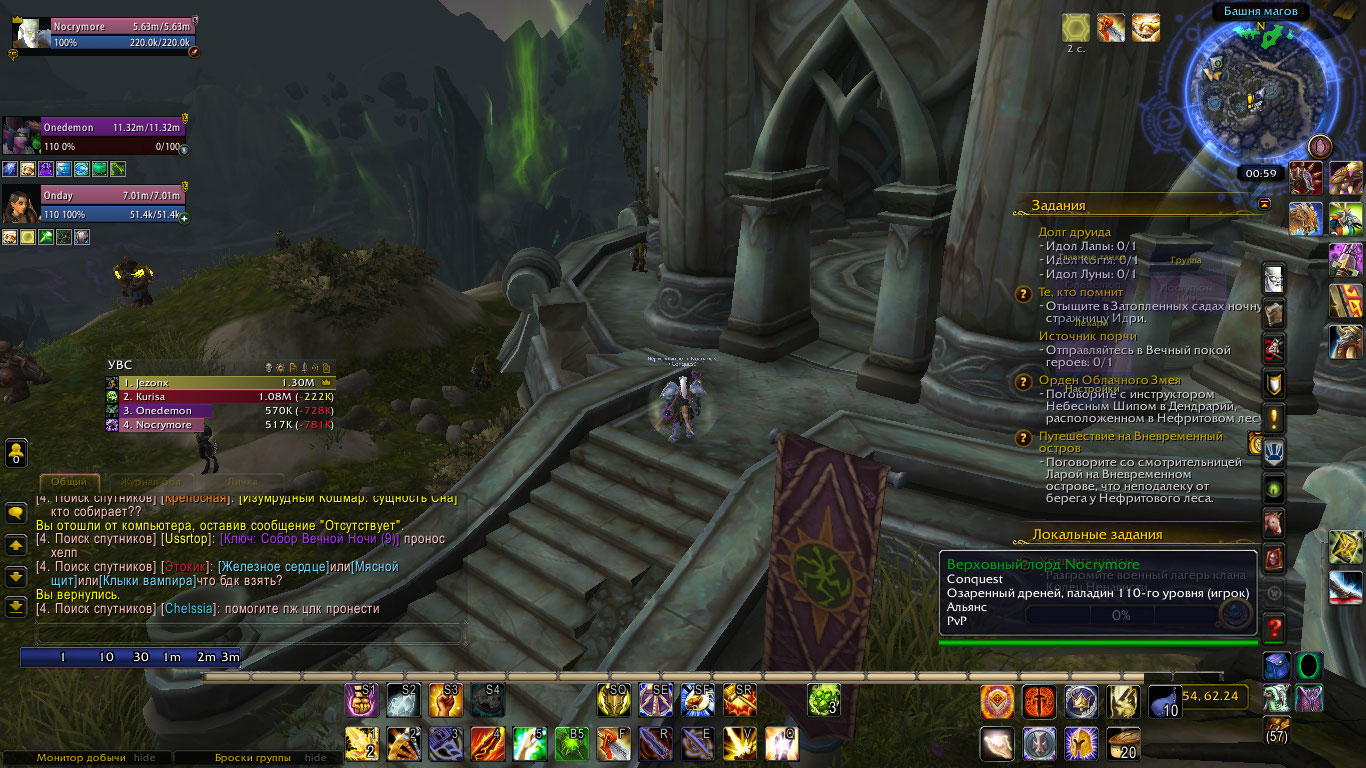Switch to the Журнал боя chat tab
1366x768 pixels.
click(151, 482)
